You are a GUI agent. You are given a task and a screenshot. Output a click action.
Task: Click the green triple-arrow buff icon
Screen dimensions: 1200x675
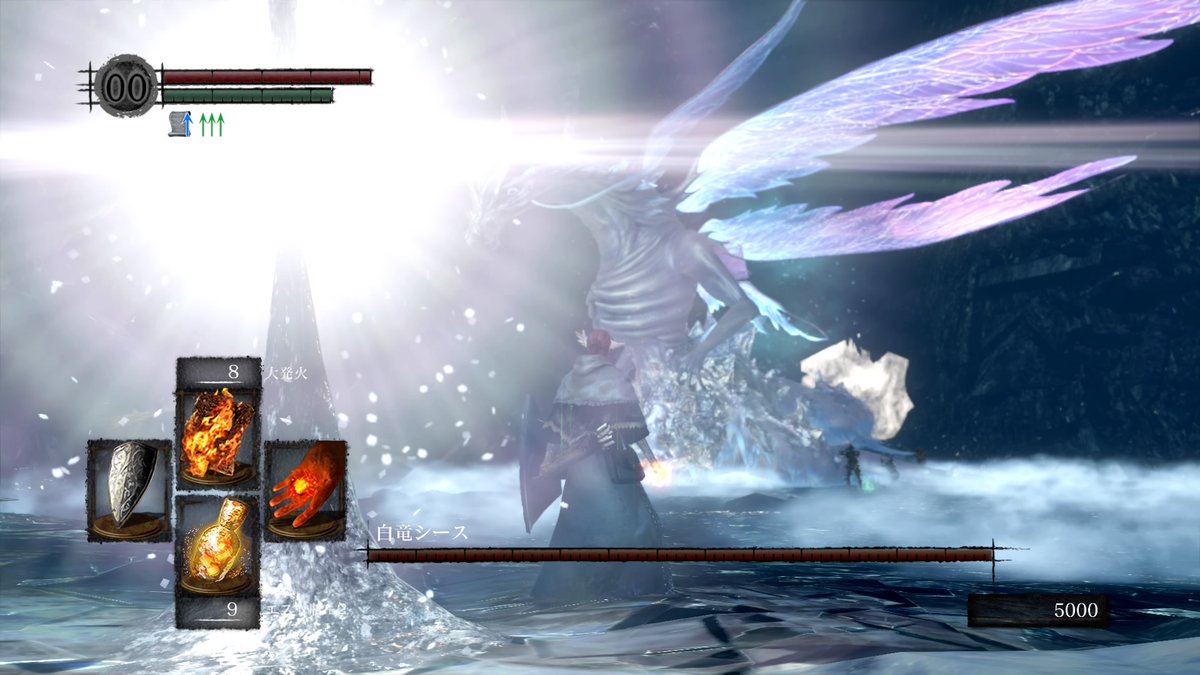pos(211,124)
